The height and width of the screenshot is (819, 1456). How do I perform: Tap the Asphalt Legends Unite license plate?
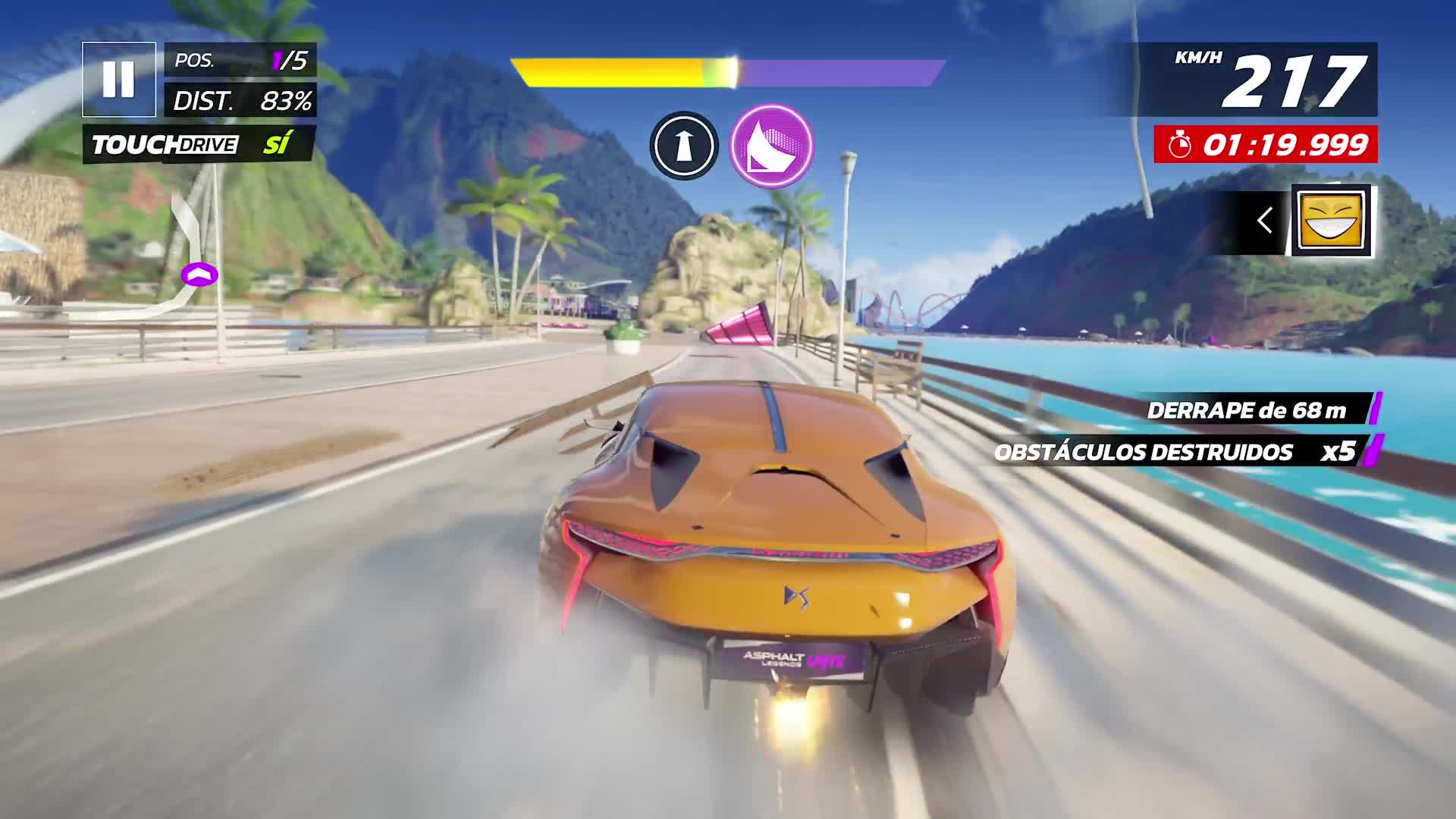pos(792,657)
